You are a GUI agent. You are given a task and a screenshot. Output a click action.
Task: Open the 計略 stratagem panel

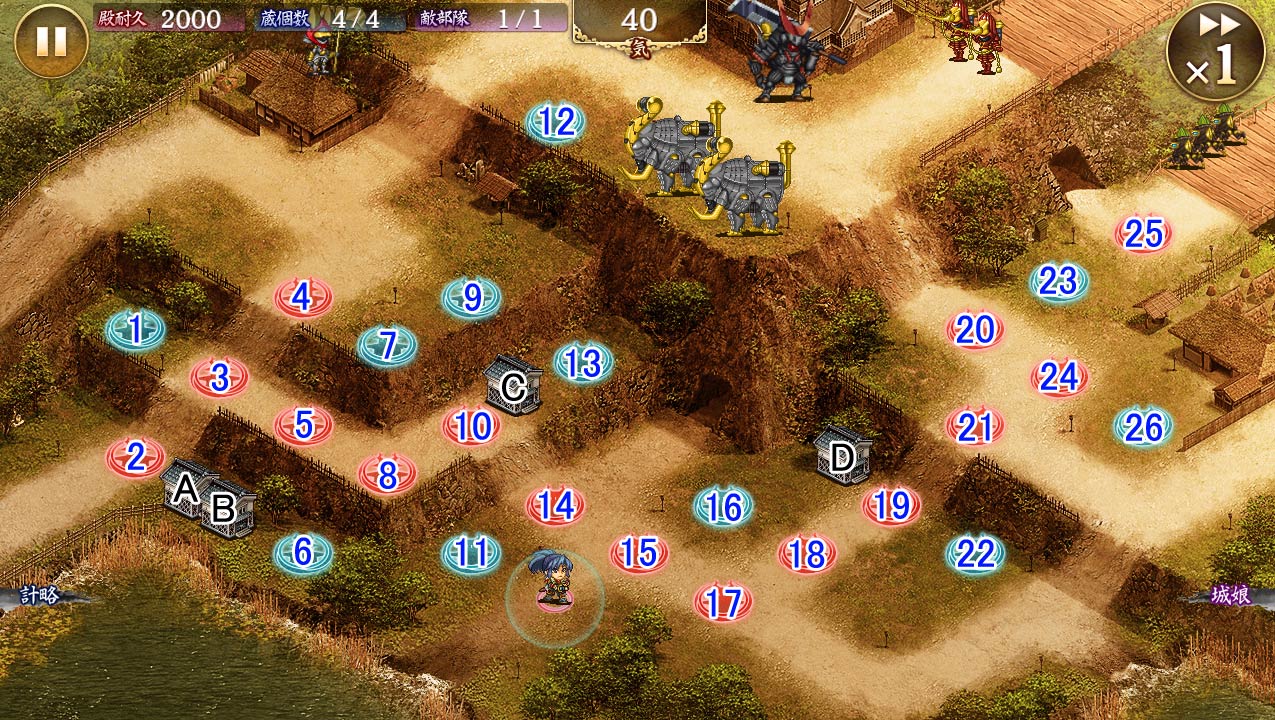[40, 596]
